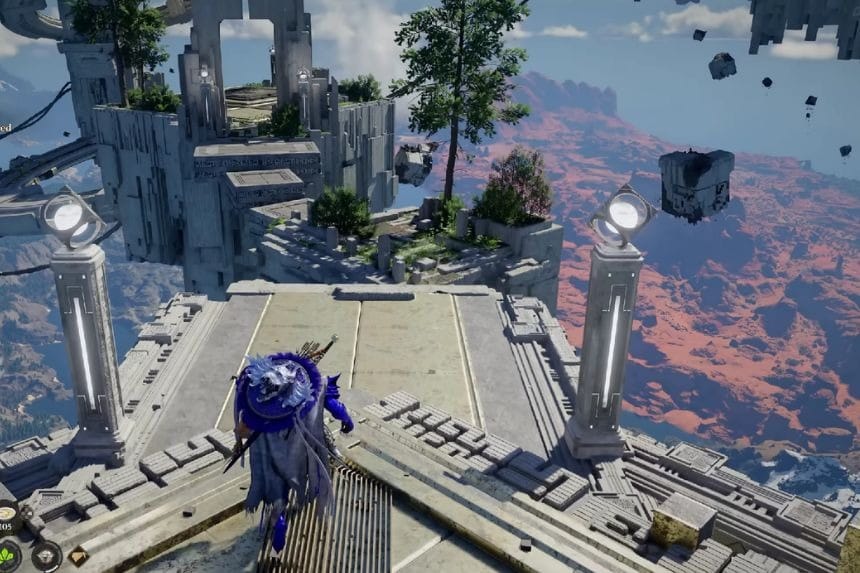Image resolution: width=860 pixels, height=573 pixels.
Task: Activate the dark circular skill icon
Action: click(46, 556)
